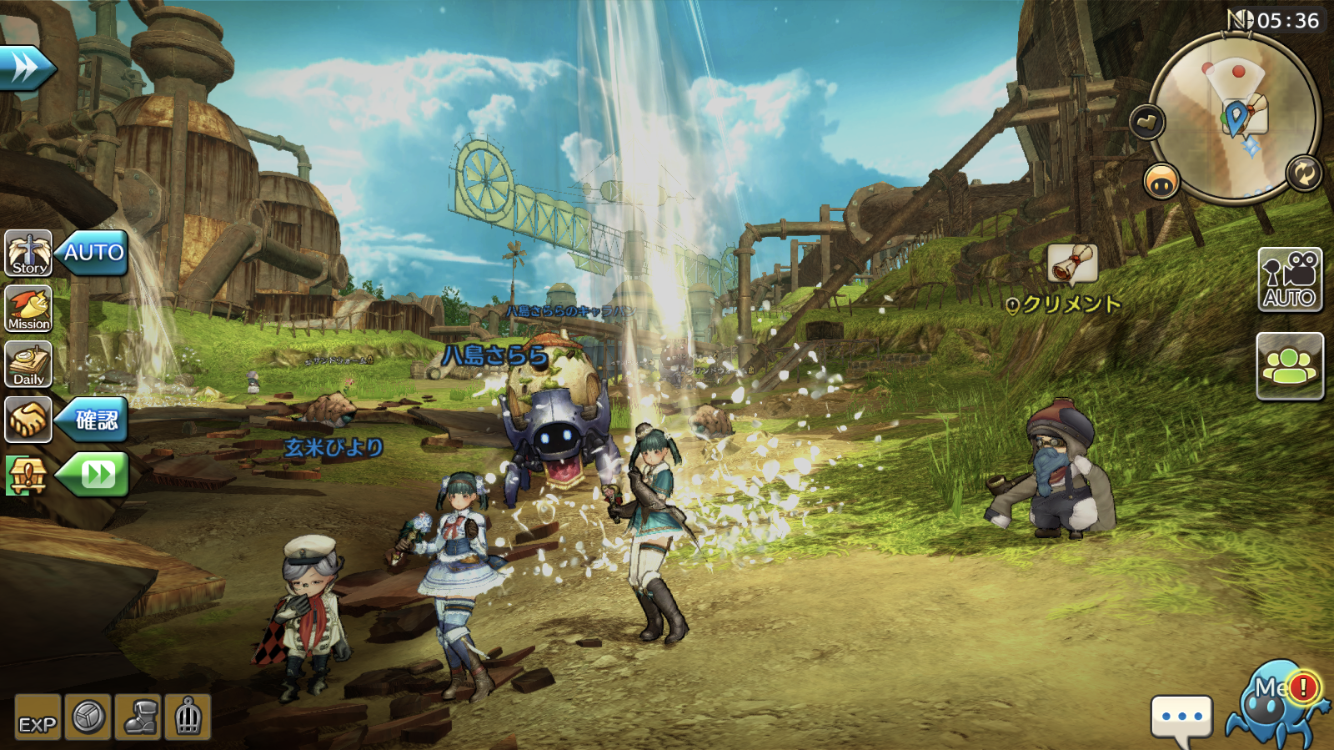The image size is (1334, 750).
Task: Toggle the AUTO camera button
Action: 1290,280
